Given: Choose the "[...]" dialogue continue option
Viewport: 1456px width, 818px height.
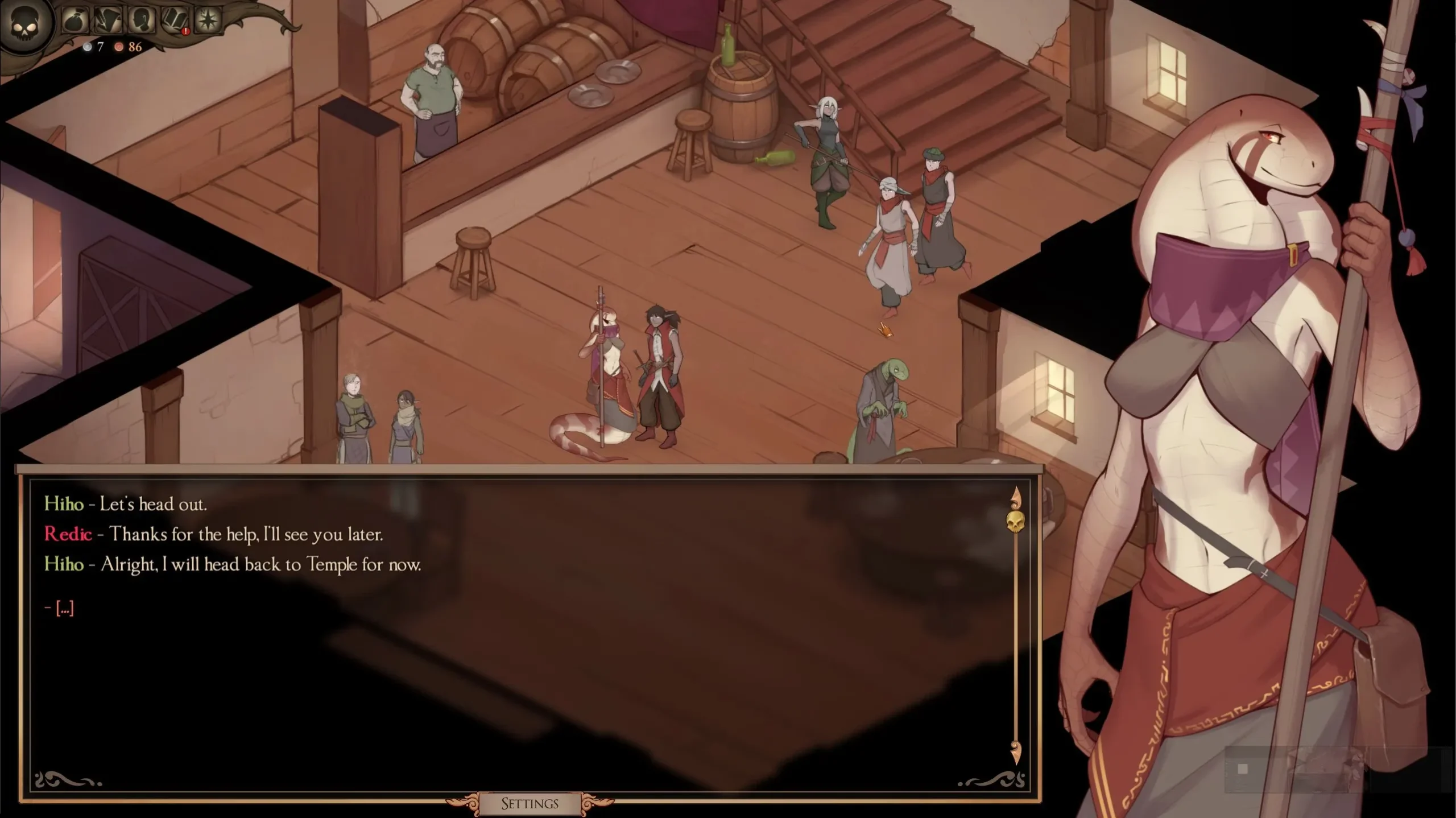Looking at the screenshot, I should [64, 609].
